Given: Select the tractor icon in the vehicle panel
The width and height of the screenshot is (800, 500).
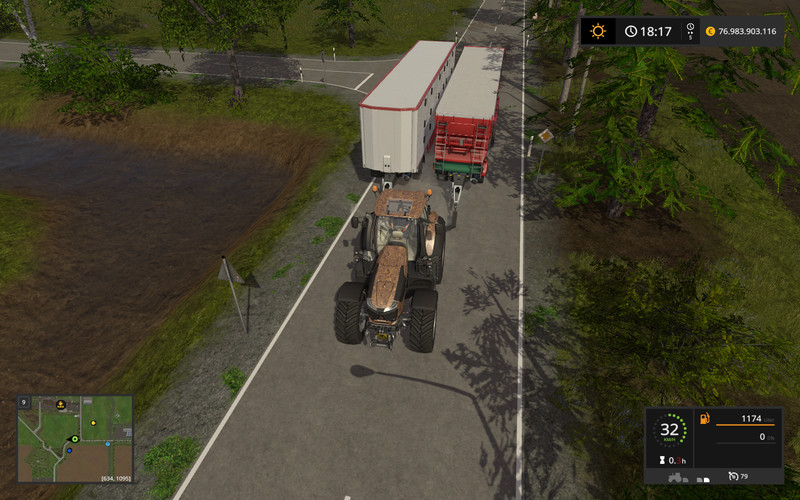Looking at the screenshot, I should [x=673, y=477].
